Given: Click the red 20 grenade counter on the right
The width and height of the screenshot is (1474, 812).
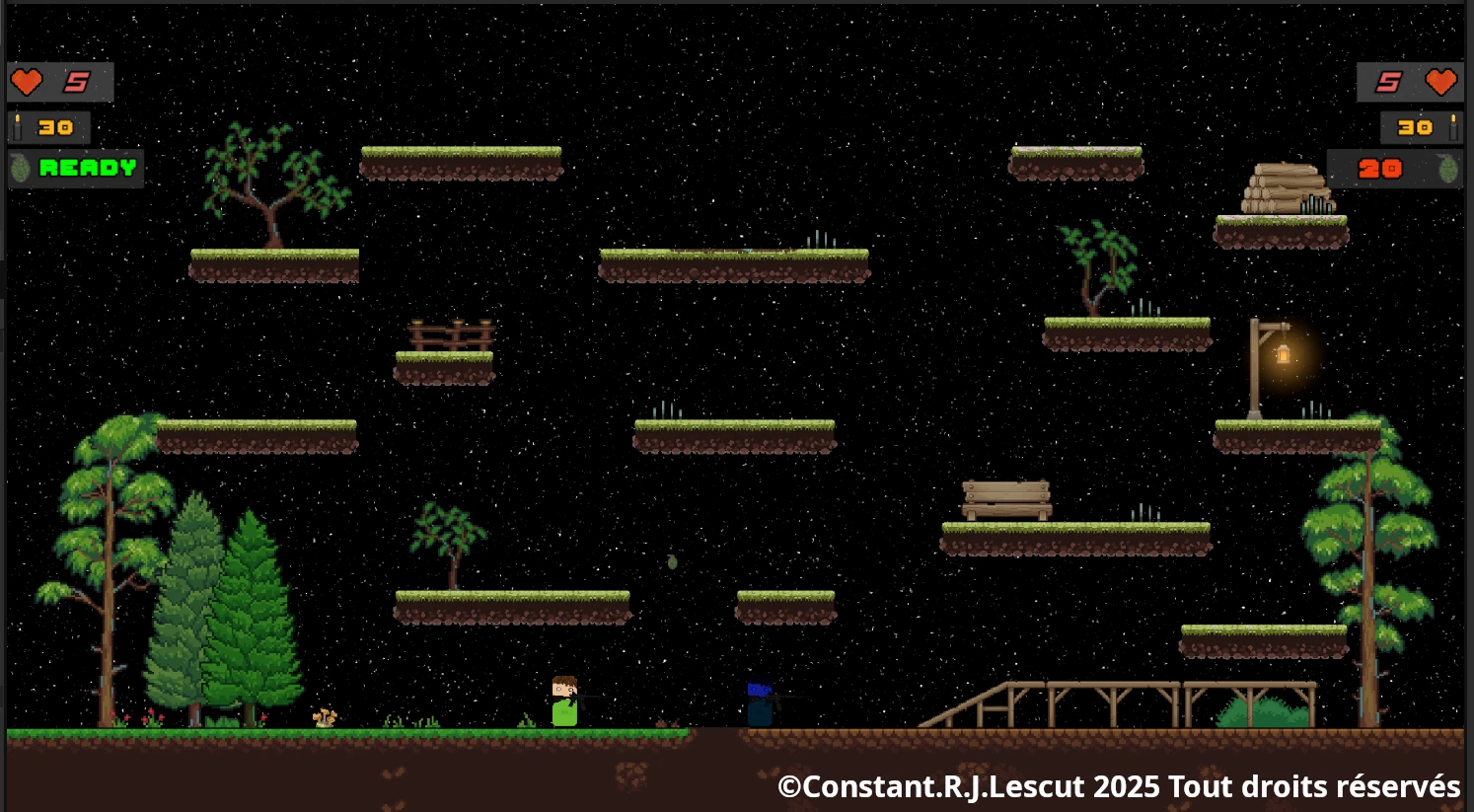Looking at the screenshot, I should click(x=1380, y=168).
